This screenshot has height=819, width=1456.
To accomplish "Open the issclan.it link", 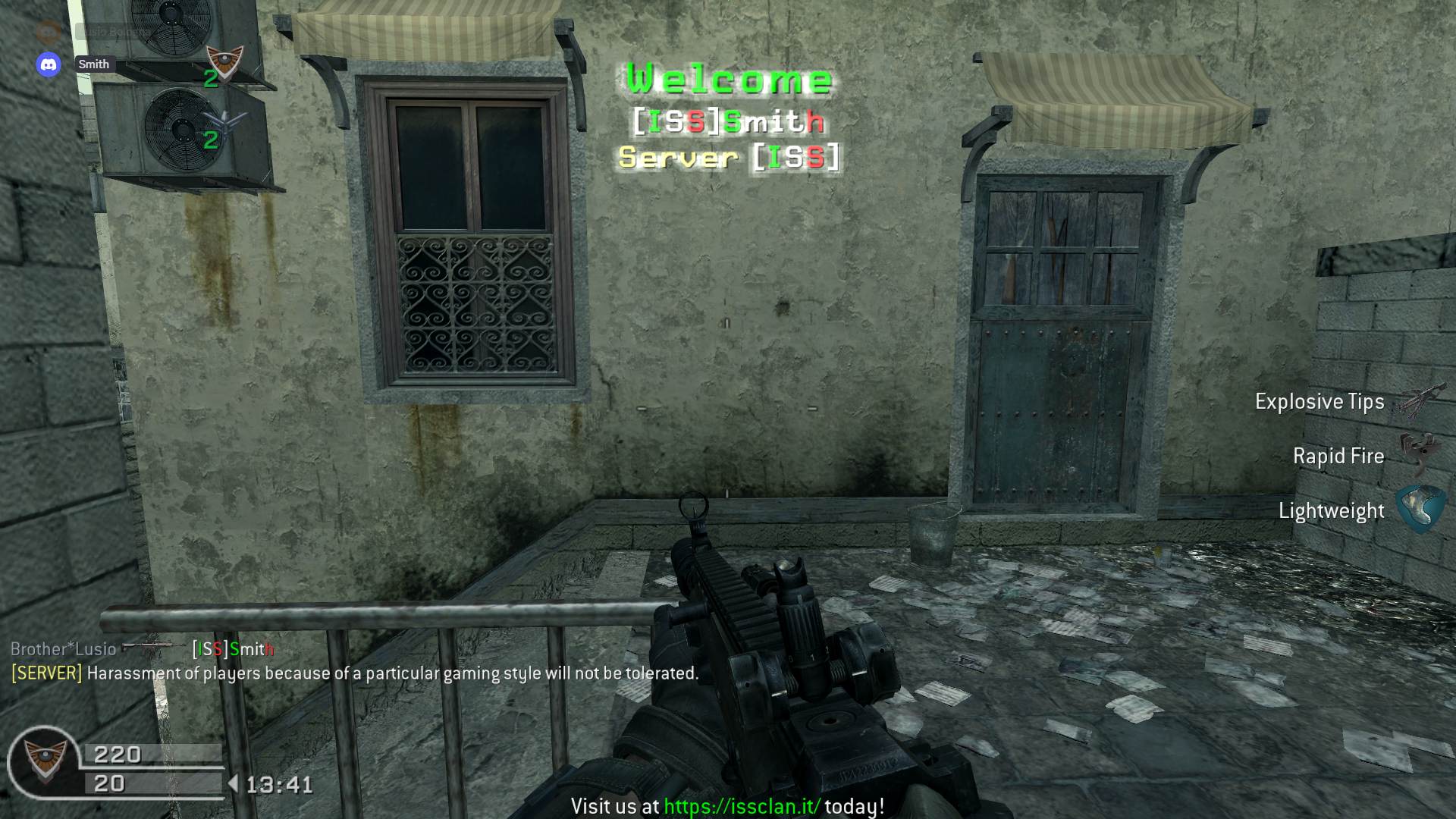I will point(742,806).
